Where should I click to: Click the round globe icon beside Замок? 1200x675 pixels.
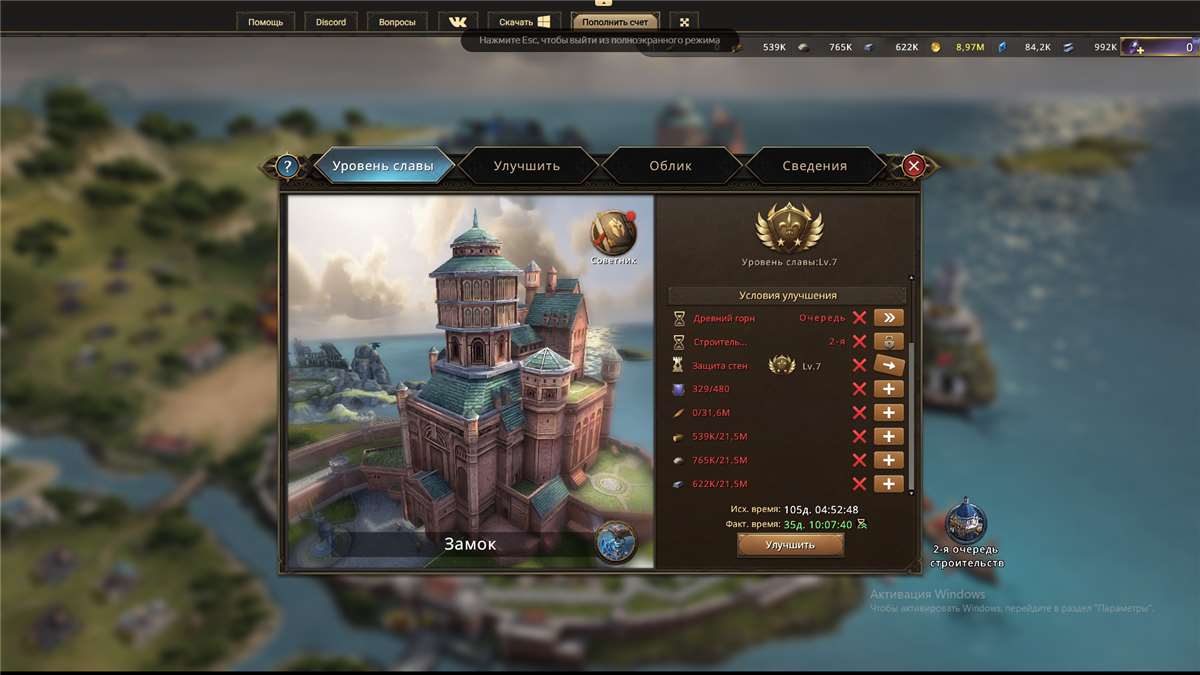(615, 542)
